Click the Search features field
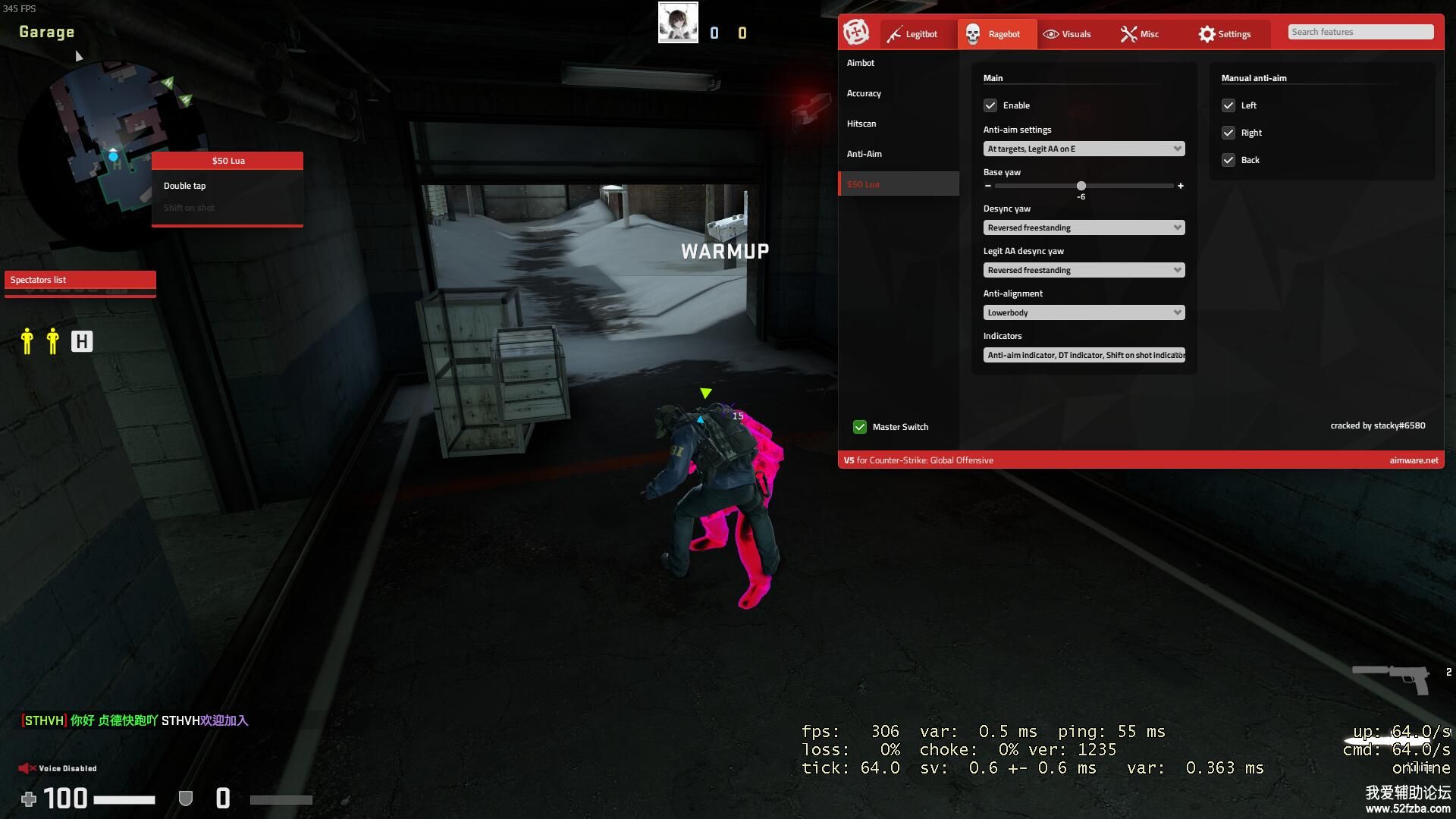The height and width of the screenshot is (819, 1456). click(1360, 32)
